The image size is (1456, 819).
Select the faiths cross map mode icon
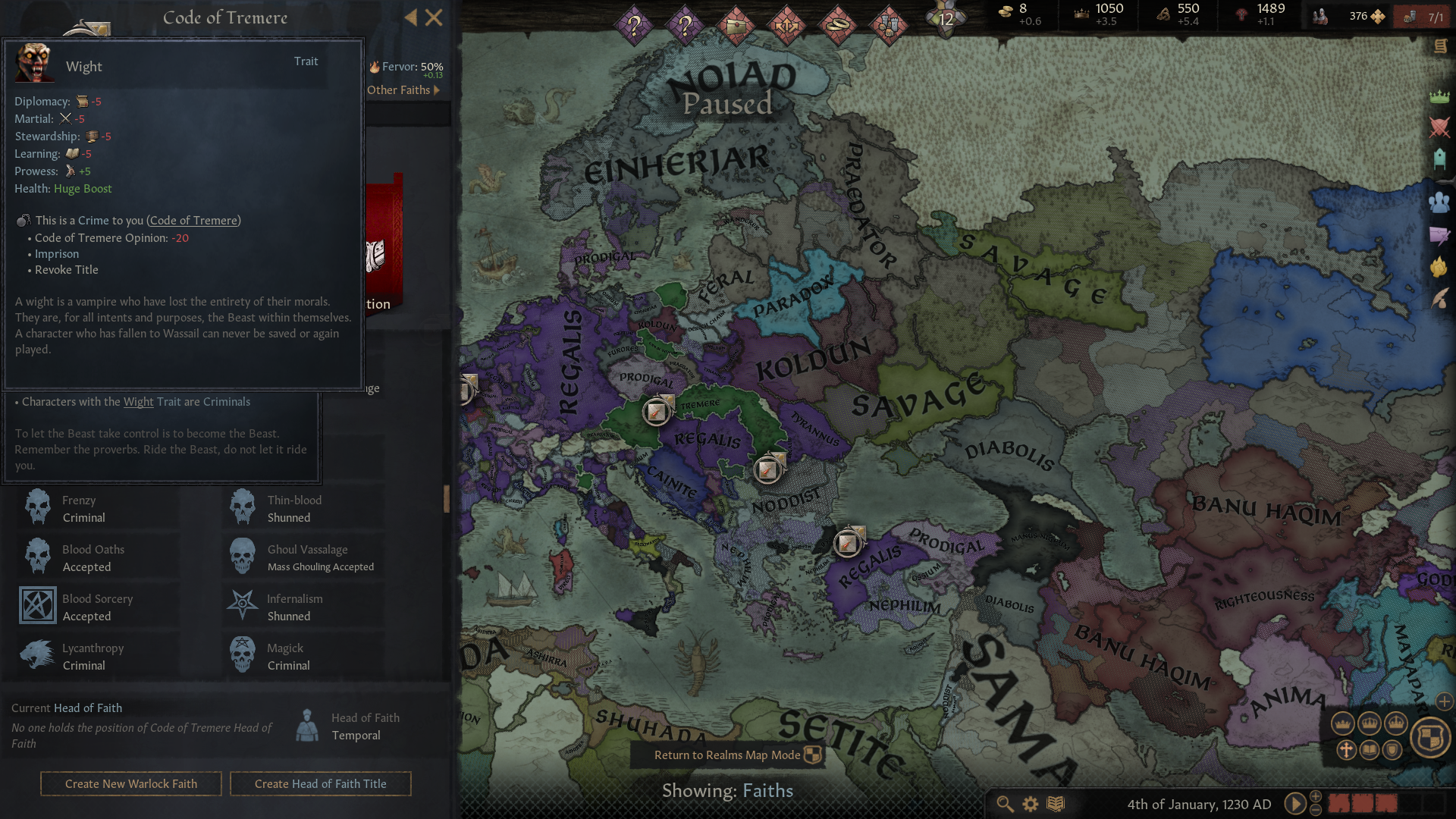click(x=1347, y=751)
